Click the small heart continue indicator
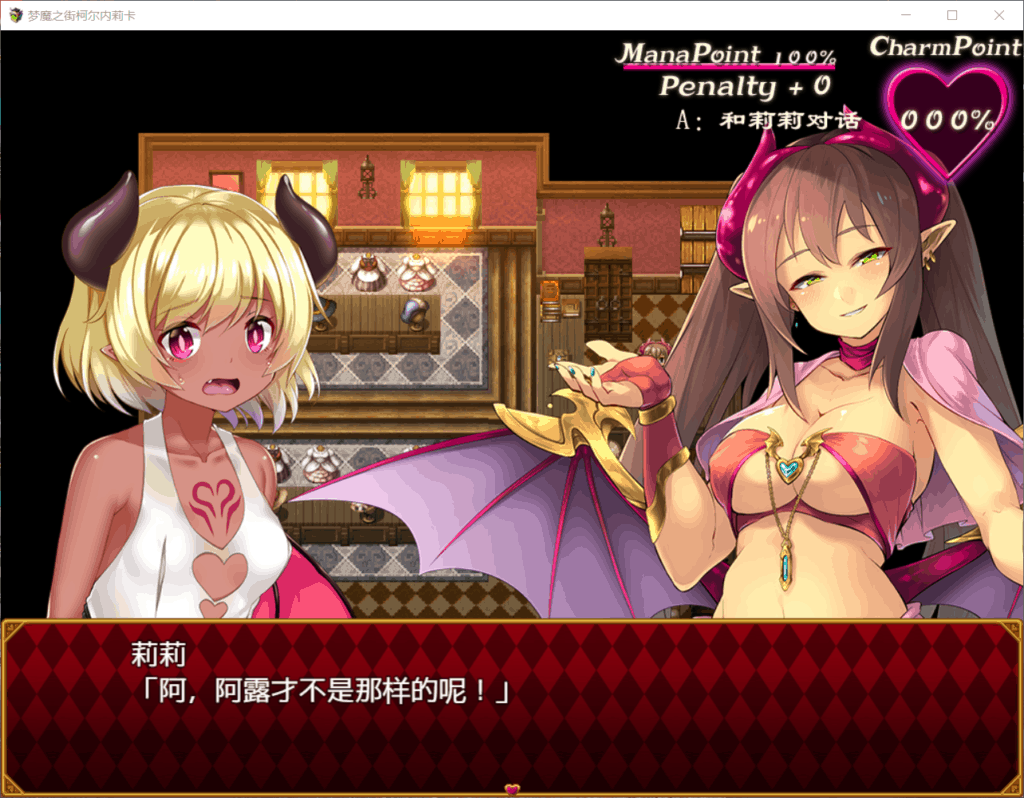1024x798 pixels. (512, 789)
